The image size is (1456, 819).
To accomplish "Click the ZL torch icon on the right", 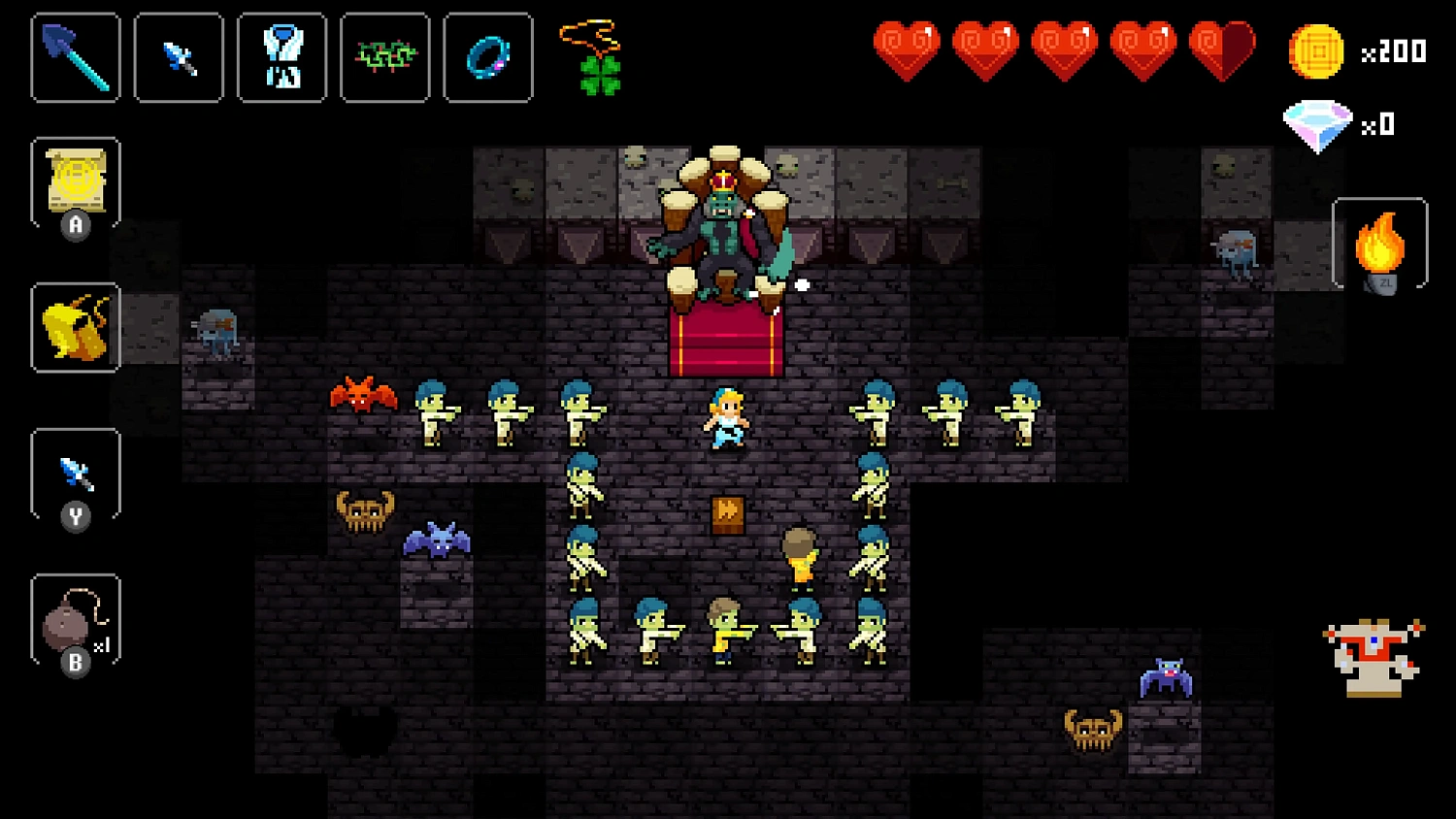I will tap(1380, 243).
